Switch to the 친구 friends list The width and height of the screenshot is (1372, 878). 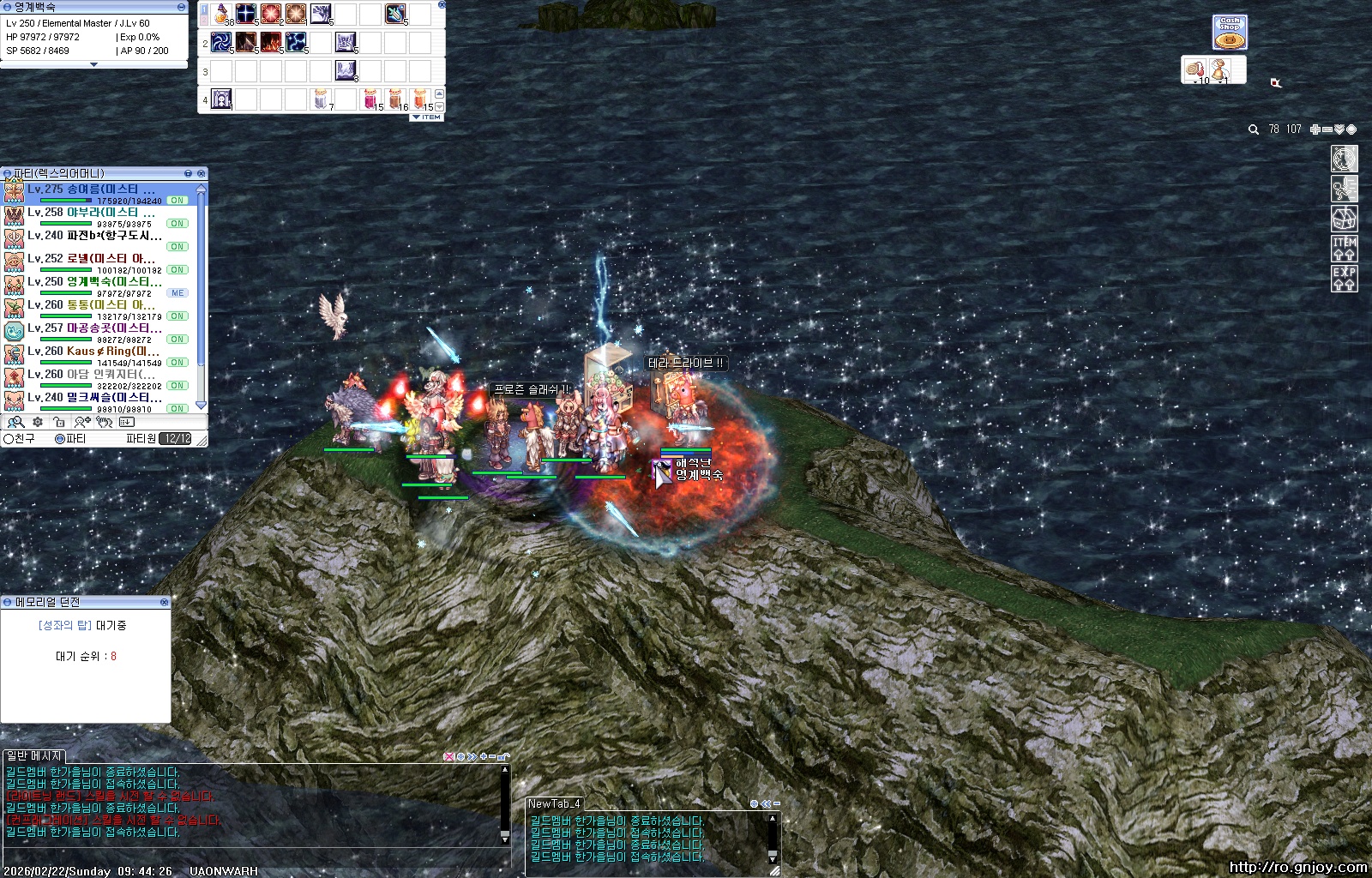click(x=21, y=439)
